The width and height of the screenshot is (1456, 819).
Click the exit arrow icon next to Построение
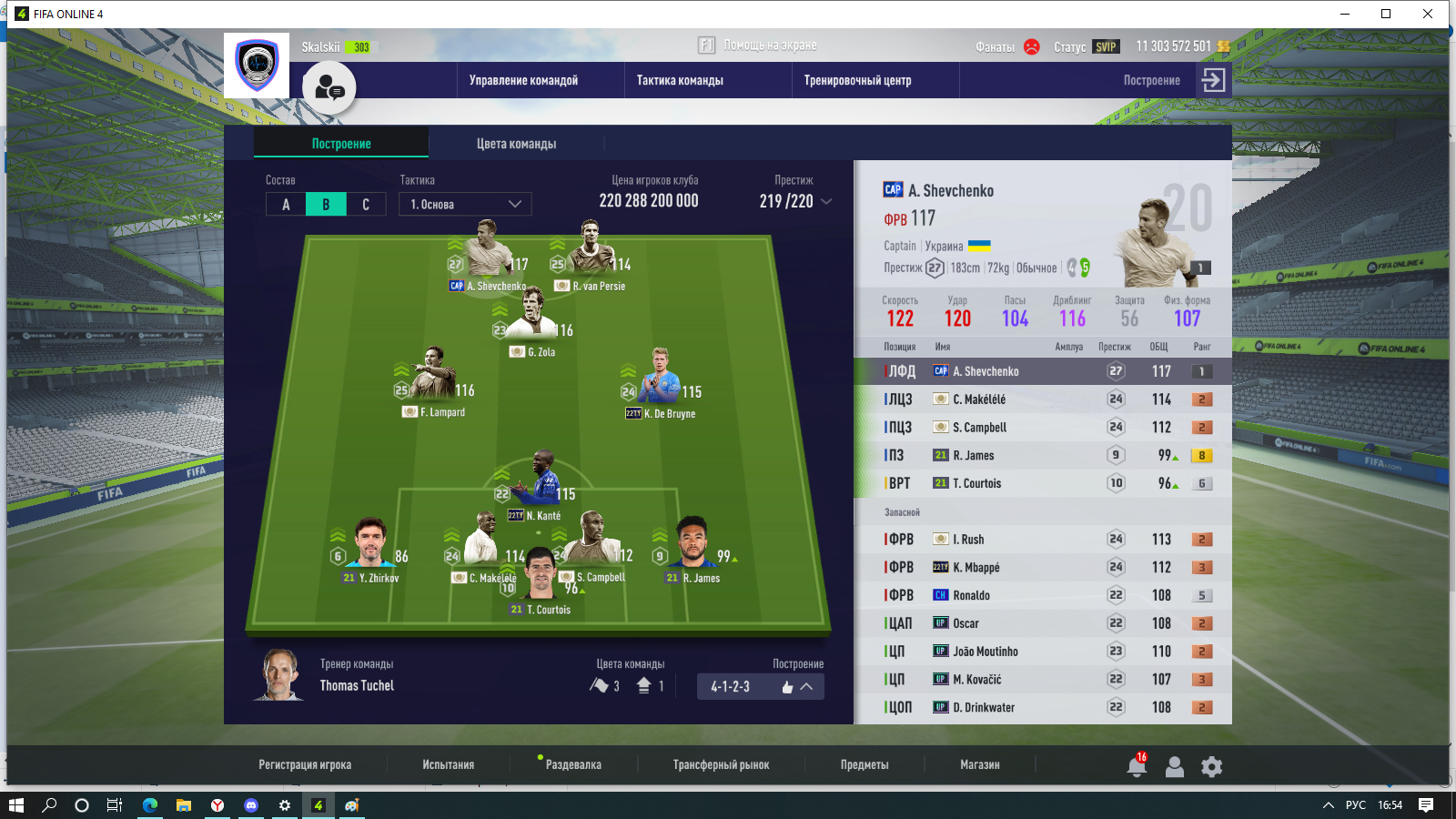[x=1213, y=80]
